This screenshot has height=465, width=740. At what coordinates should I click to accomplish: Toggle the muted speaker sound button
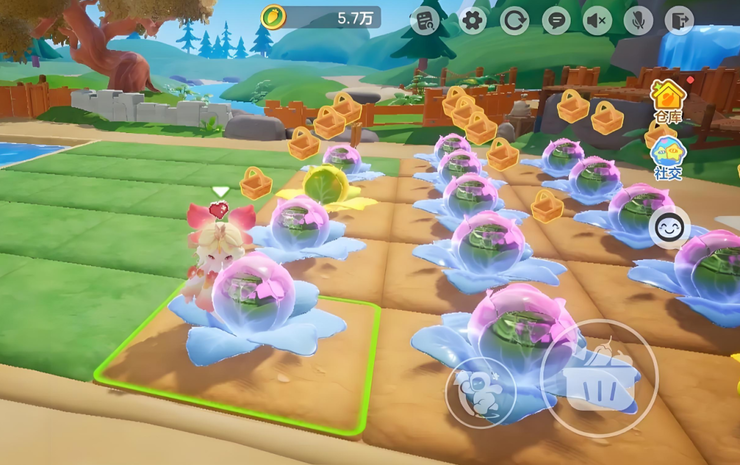[598, 20]
